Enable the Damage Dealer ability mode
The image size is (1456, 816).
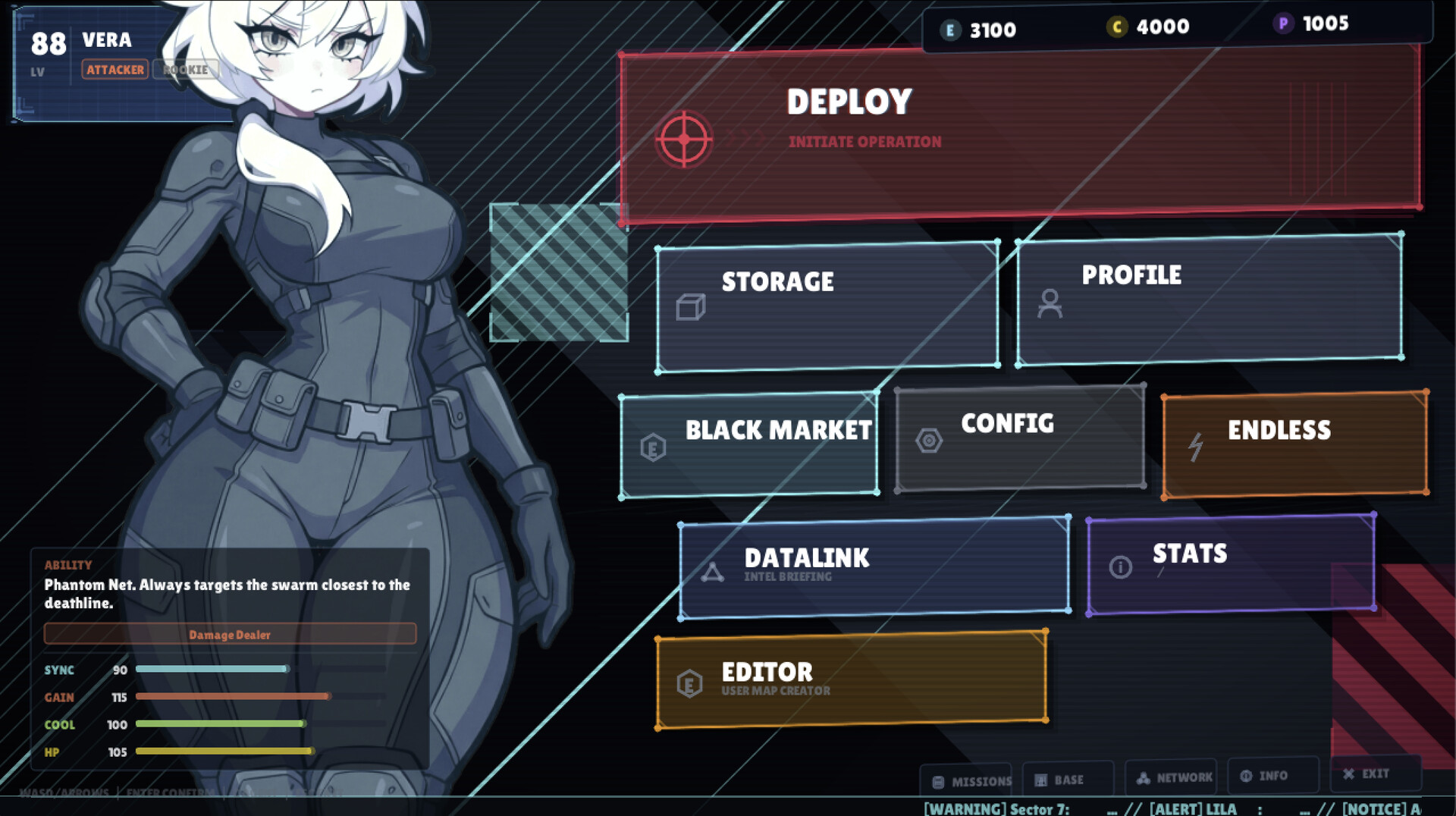230,635
